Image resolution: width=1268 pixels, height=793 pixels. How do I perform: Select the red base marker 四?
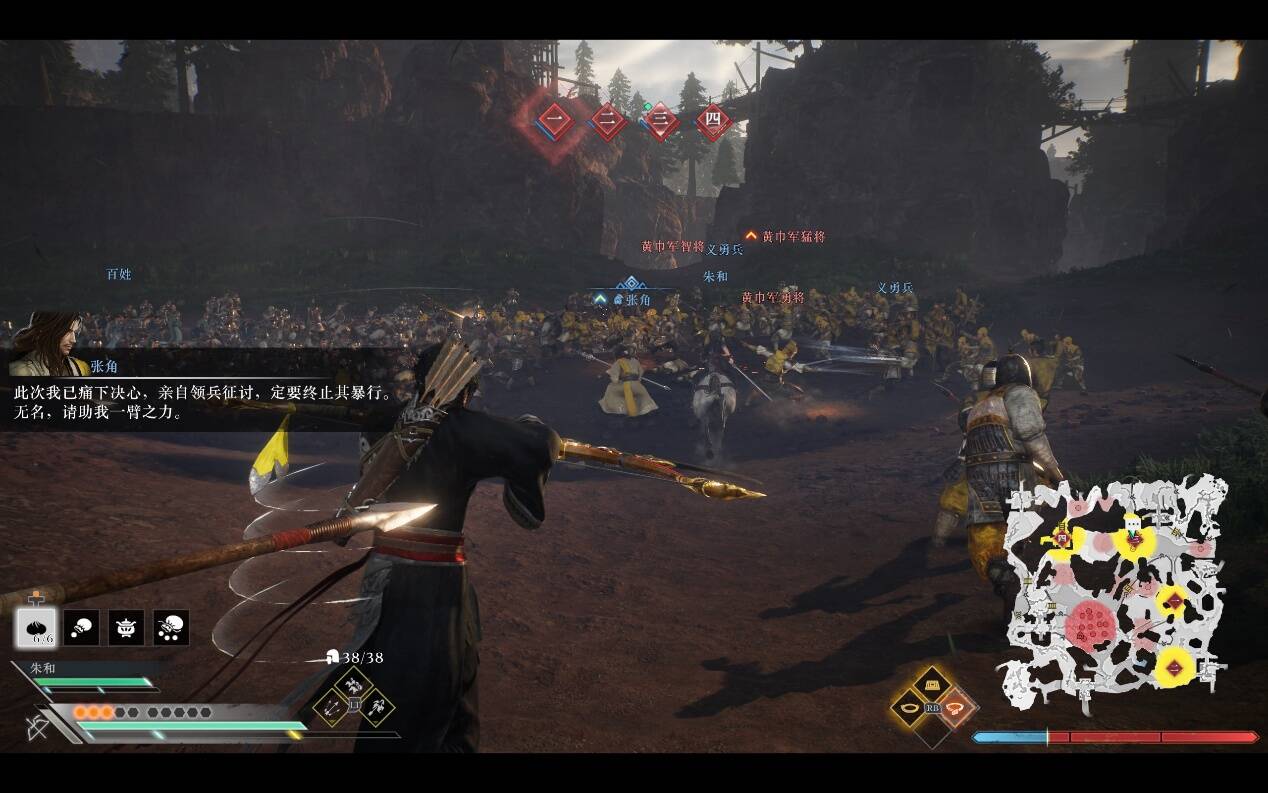[x=713, y=122]
